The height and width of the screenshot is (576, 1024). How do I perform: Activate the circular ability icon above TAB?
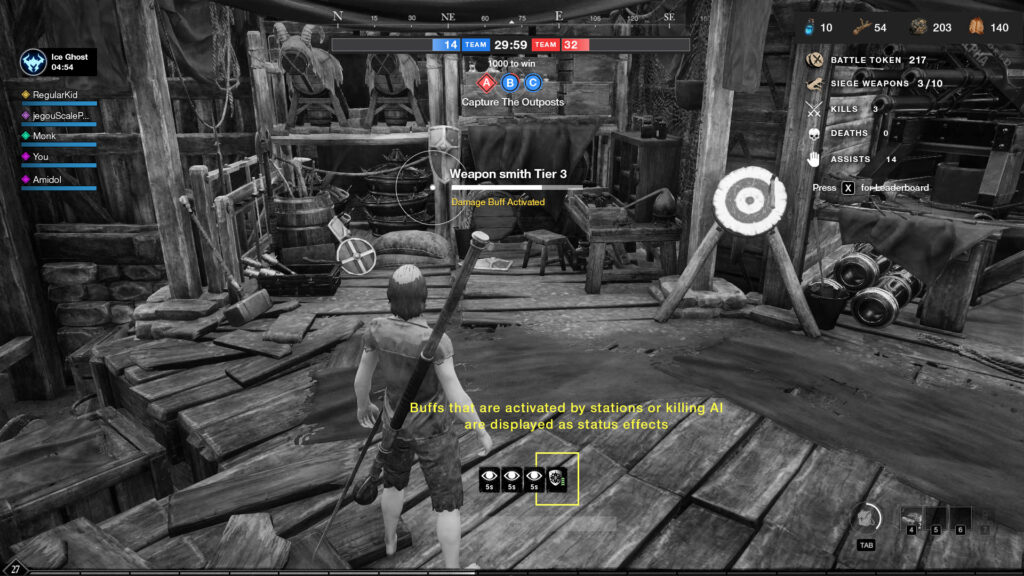(x=867, y=517)
